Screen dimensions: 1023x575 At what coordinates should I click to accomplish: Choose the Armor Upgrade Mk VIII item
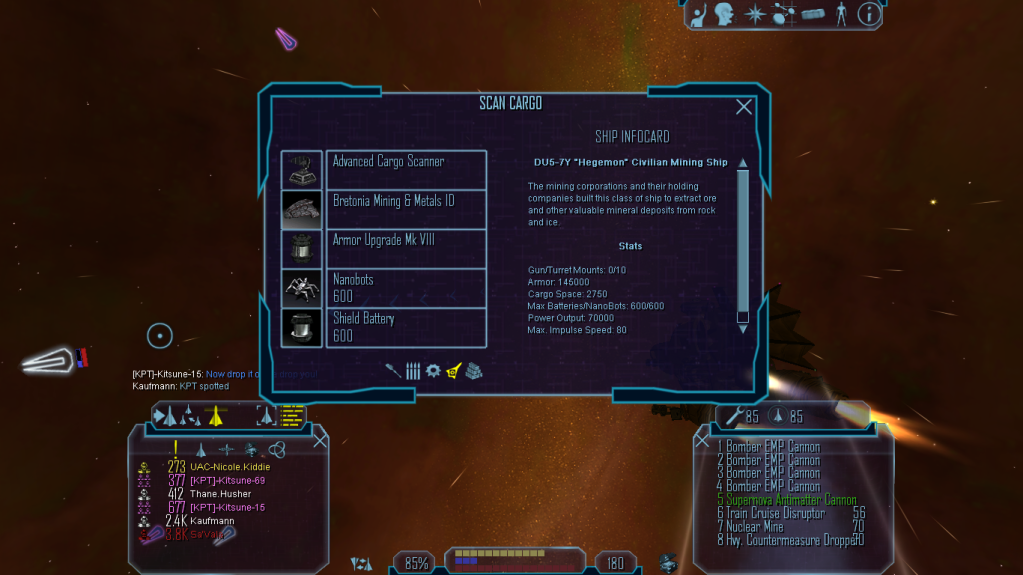pos(406,248)
